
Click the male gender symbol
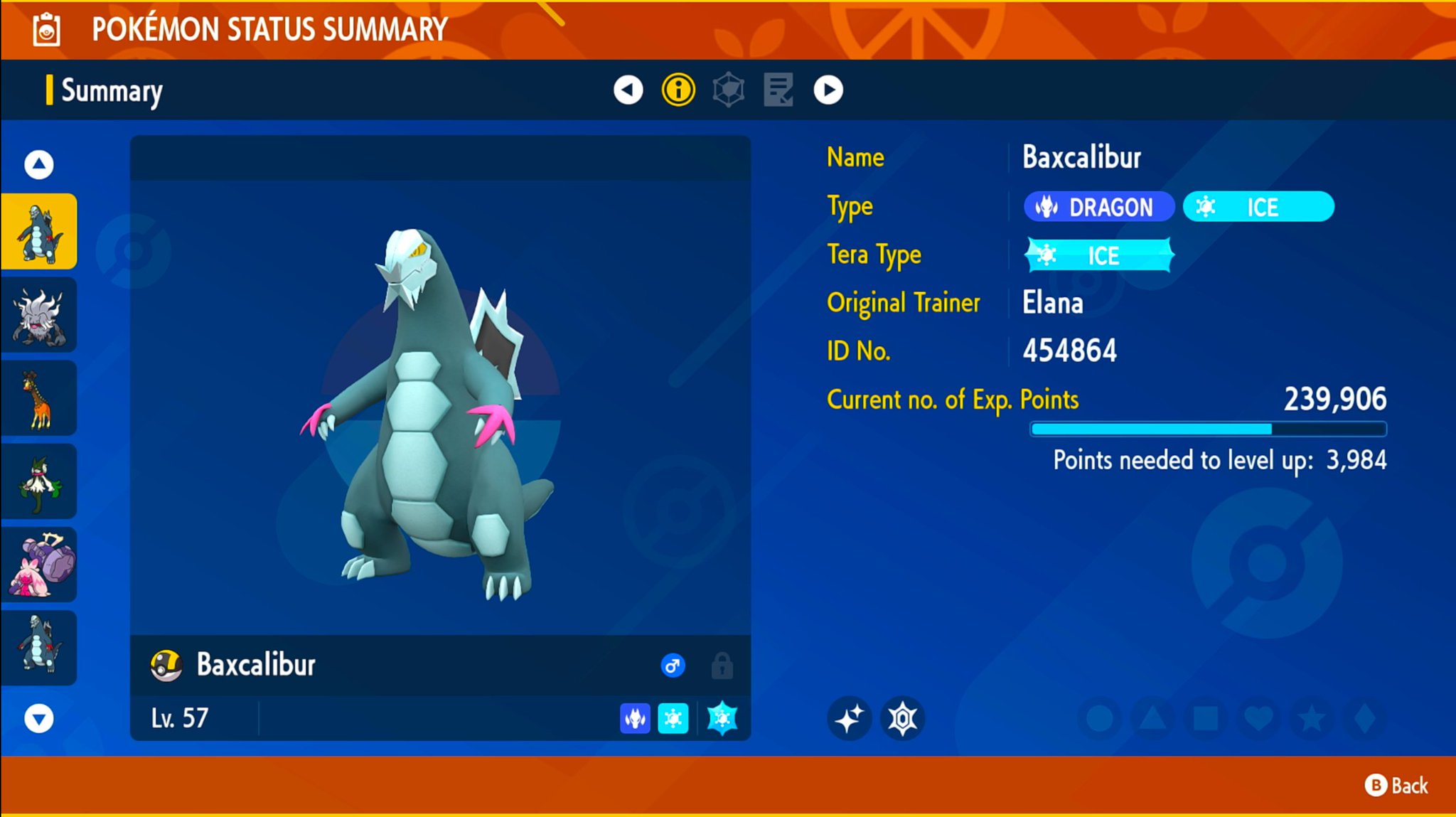point(673,666)
